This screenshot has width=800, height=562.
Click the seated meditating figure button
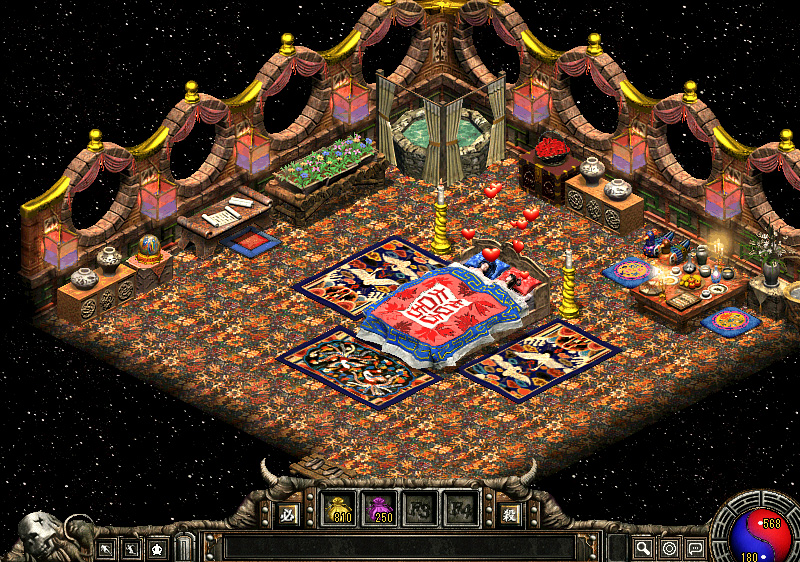point(157,548)
